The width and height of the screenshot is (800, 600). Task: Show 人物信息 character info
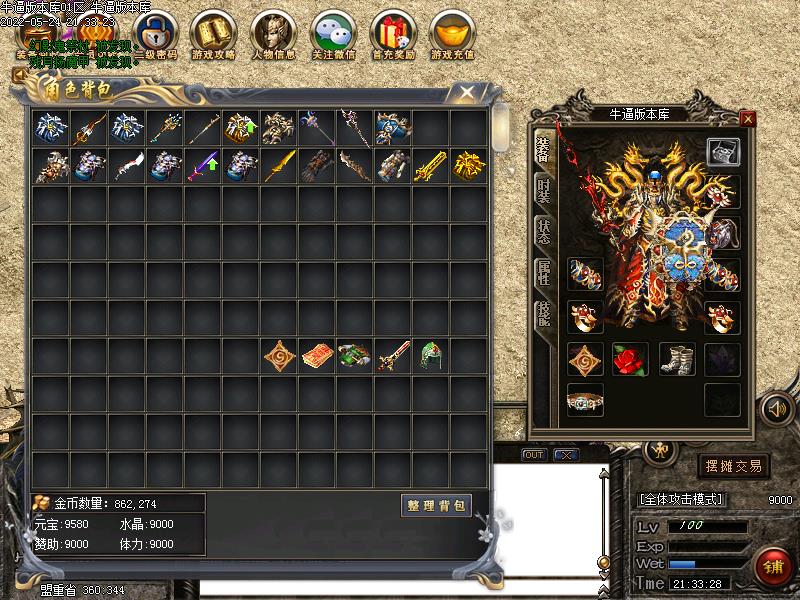(273, 35)
